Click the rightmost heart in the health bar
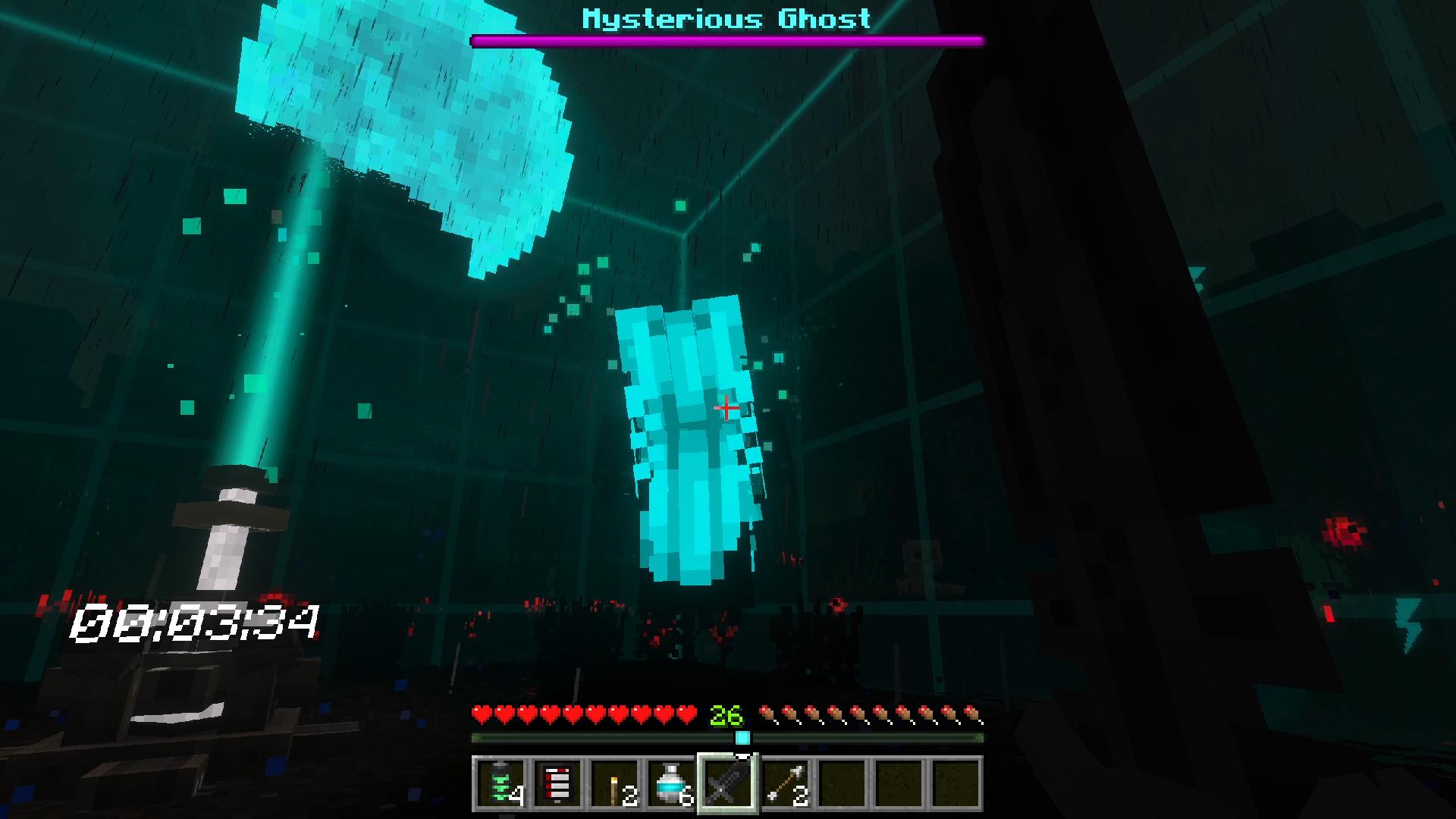The image size is (1456, 819). click(x=686, y=714)
